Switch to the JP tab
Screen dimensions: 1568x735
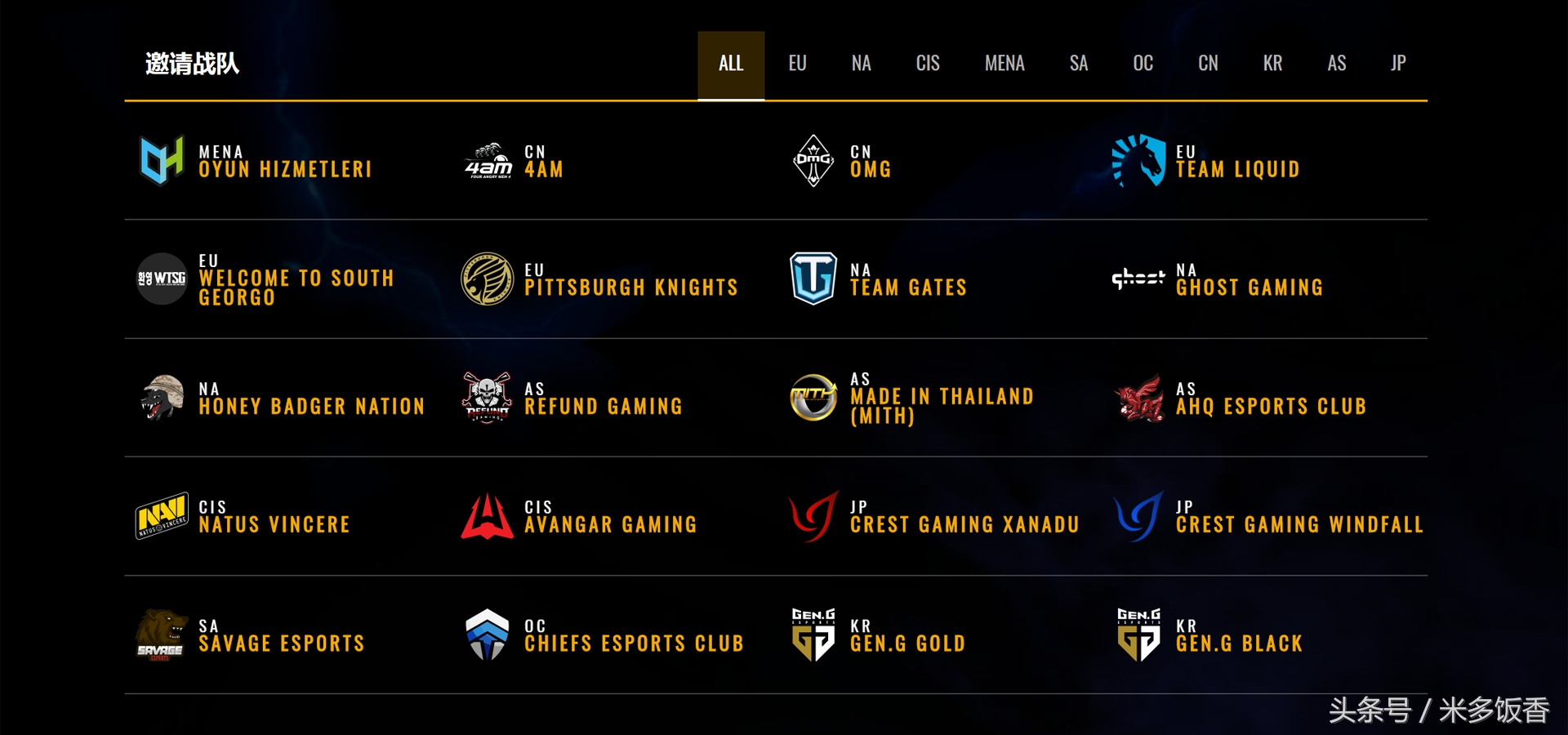coord(1398,63)
